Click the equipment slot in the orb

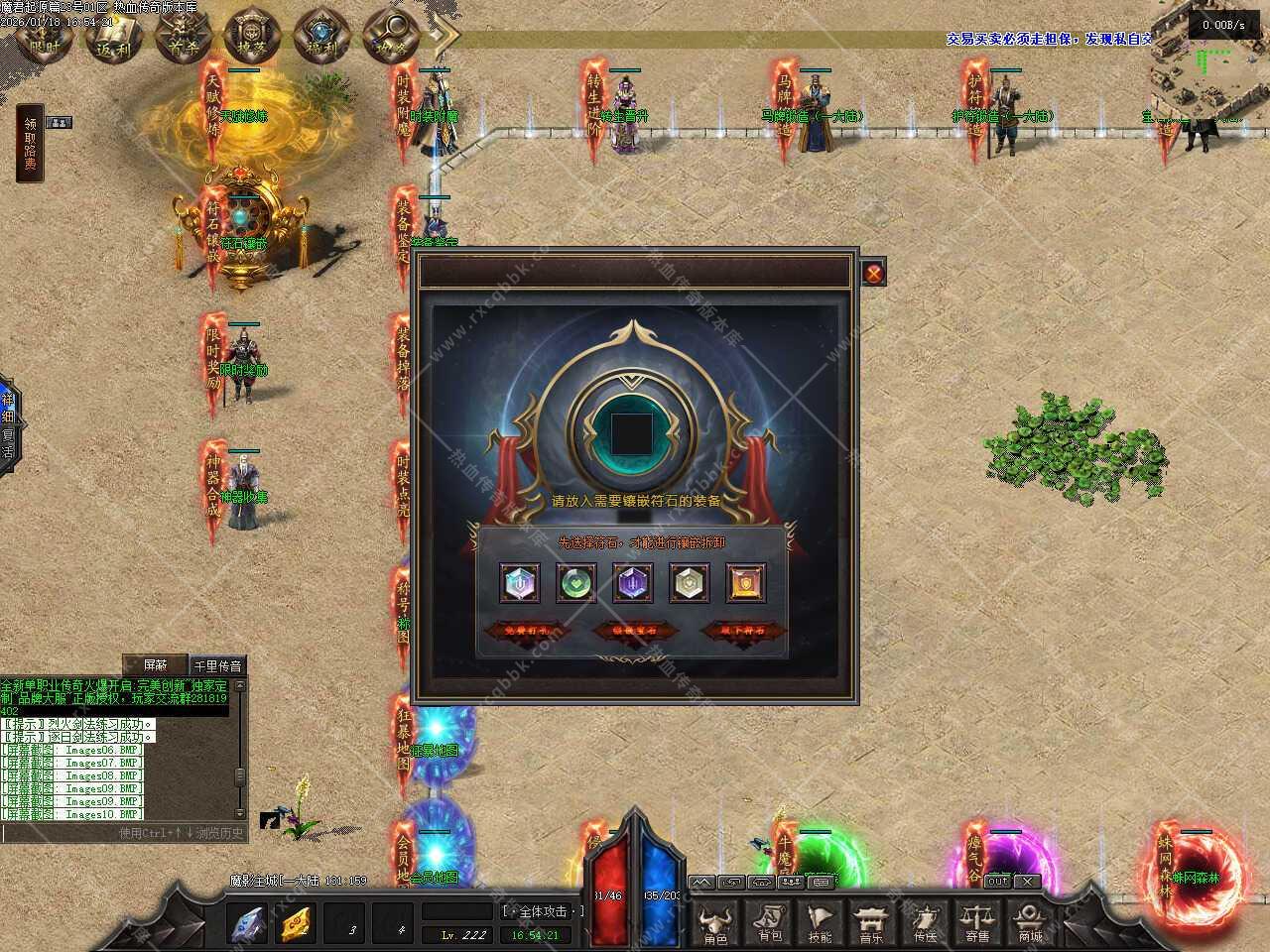click(632, 431)
